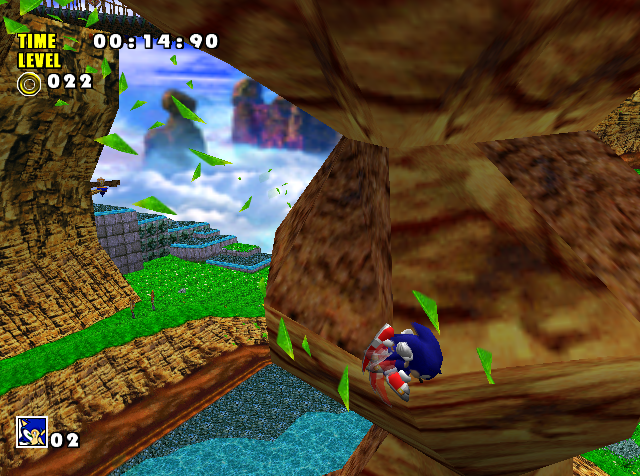Screen dimensions: 640x476
Task: Click the gold ring counter icon
Action: pos(29,82)
